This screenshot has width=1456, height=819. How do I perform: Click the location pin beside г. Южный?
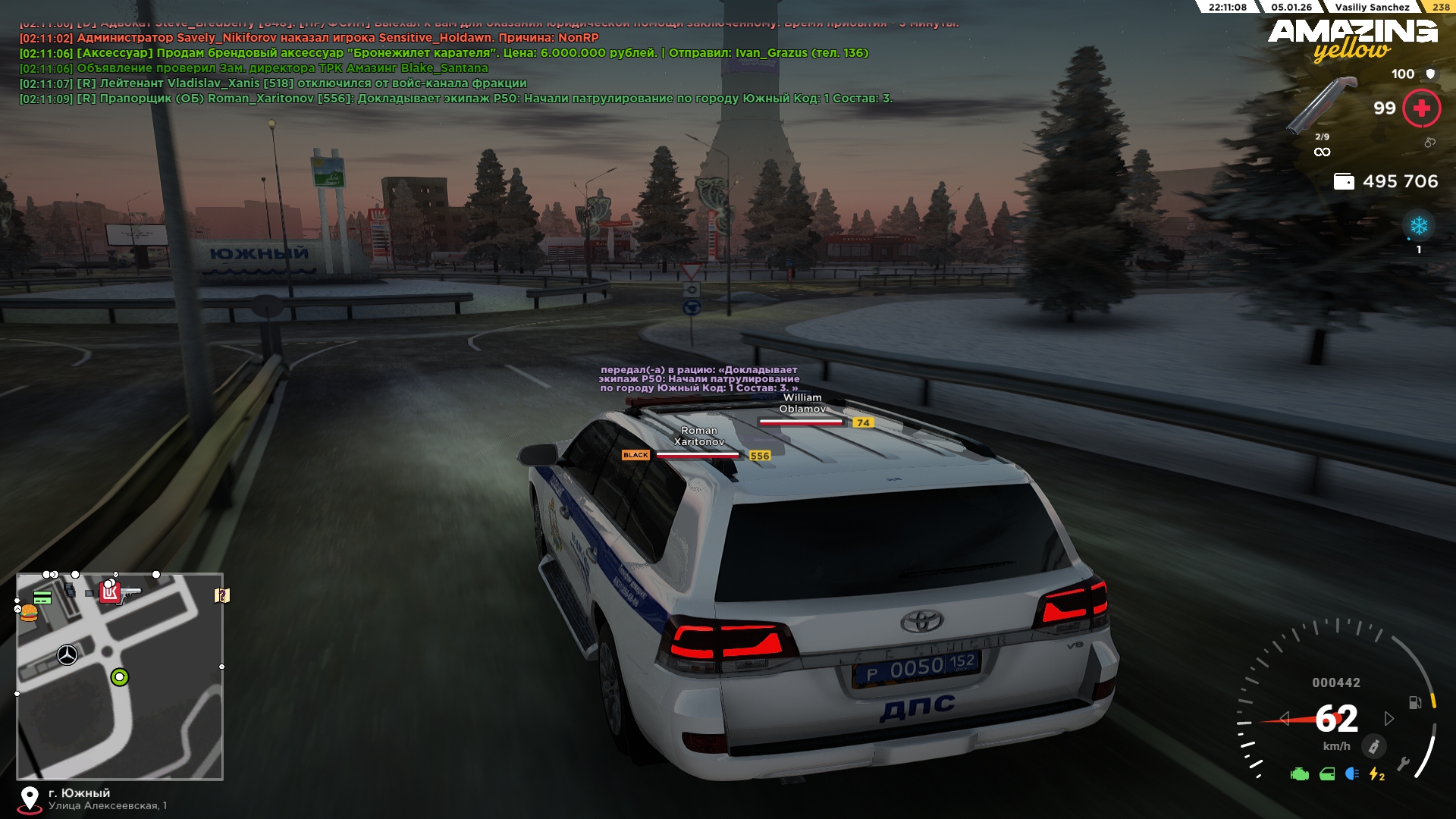click(x=30, y=799)
